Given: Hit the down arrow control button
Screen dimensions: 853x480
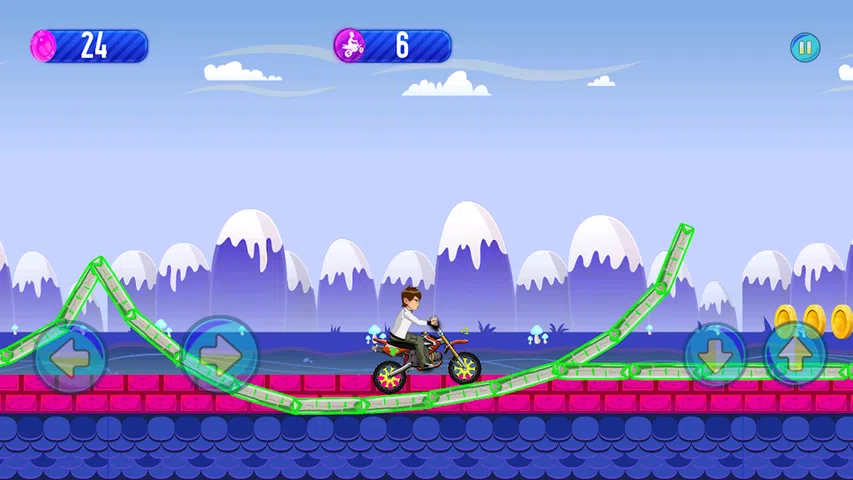Looking at the screenshot, I should (x=715, y=354).
